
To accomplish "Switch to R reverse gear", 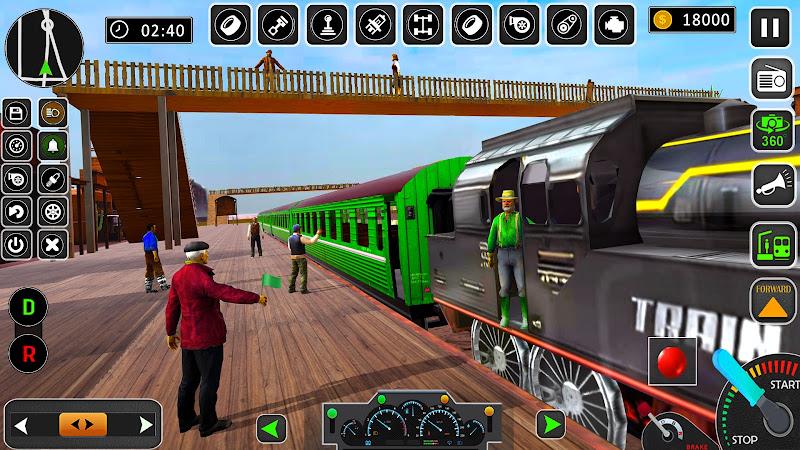I will pos(26,352).
